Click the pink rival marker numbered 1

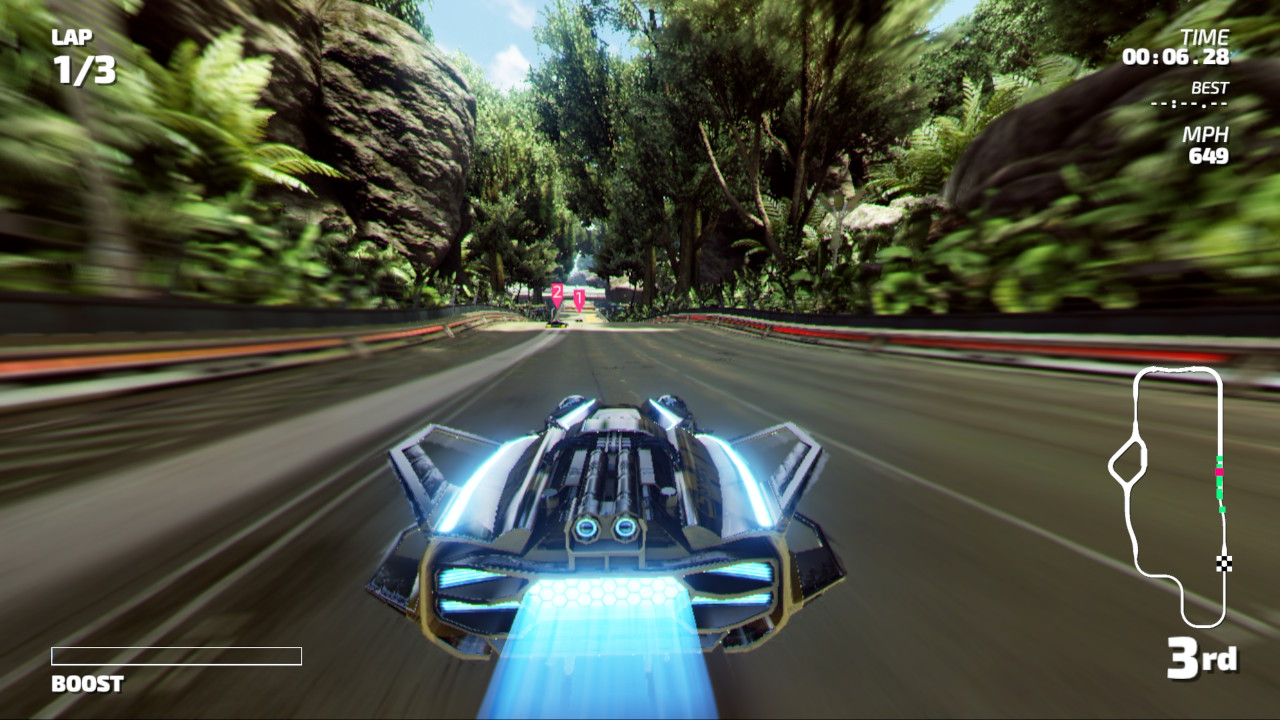click(579, 297)
